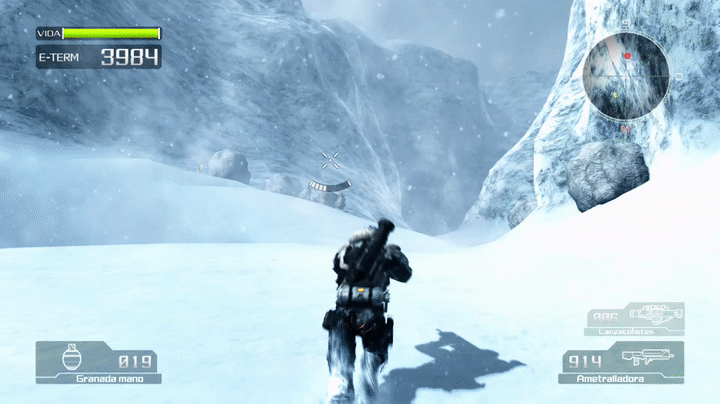Switch to the Lanzacohetes weapon slot

636,319
